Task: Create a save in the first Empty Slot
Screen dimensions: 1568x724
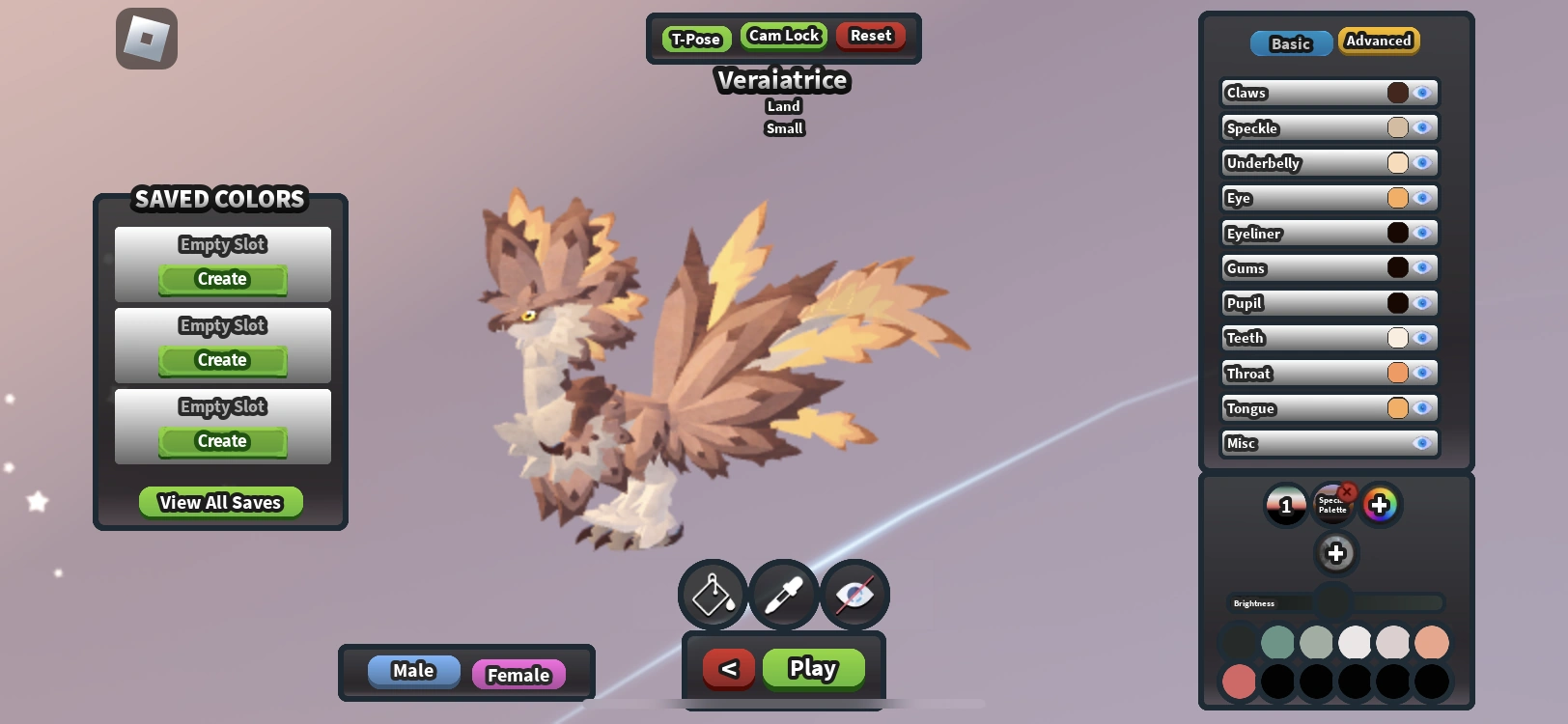Action: [x=221, y=279]
